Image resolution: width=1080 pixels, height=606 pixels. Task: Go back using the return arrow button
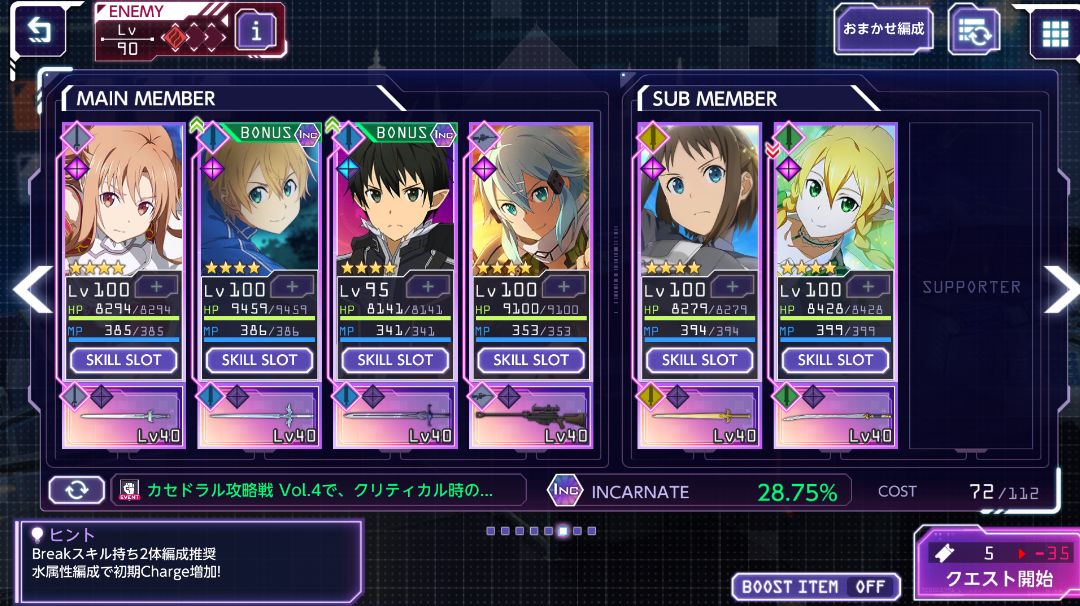39,32
